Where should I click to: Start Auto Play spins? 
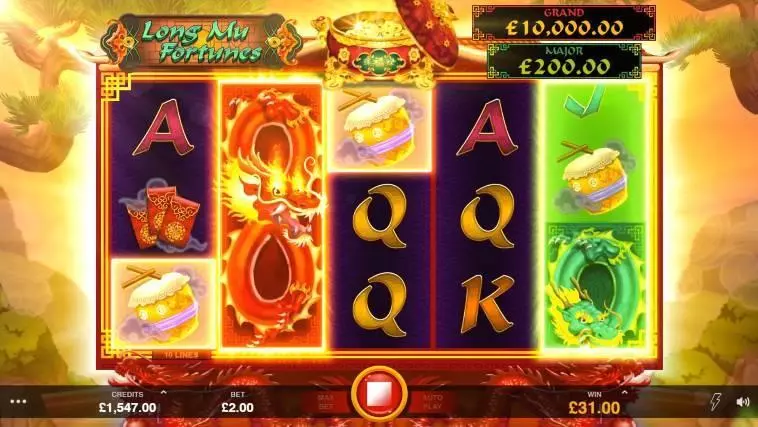(x=430, y=402)
